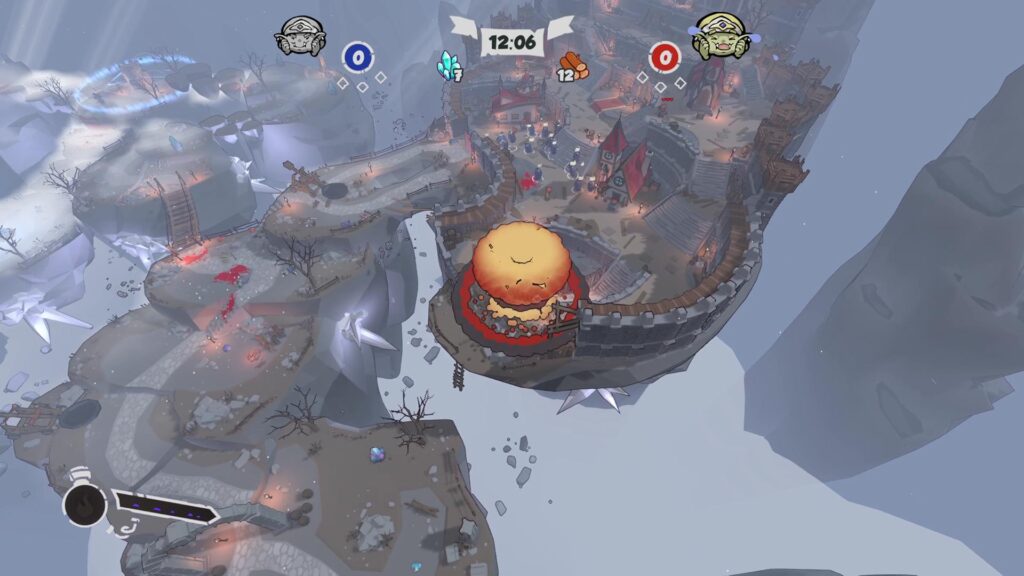Select the orange wood logs resource icon
1024x576 pixels.
[573, 63]
